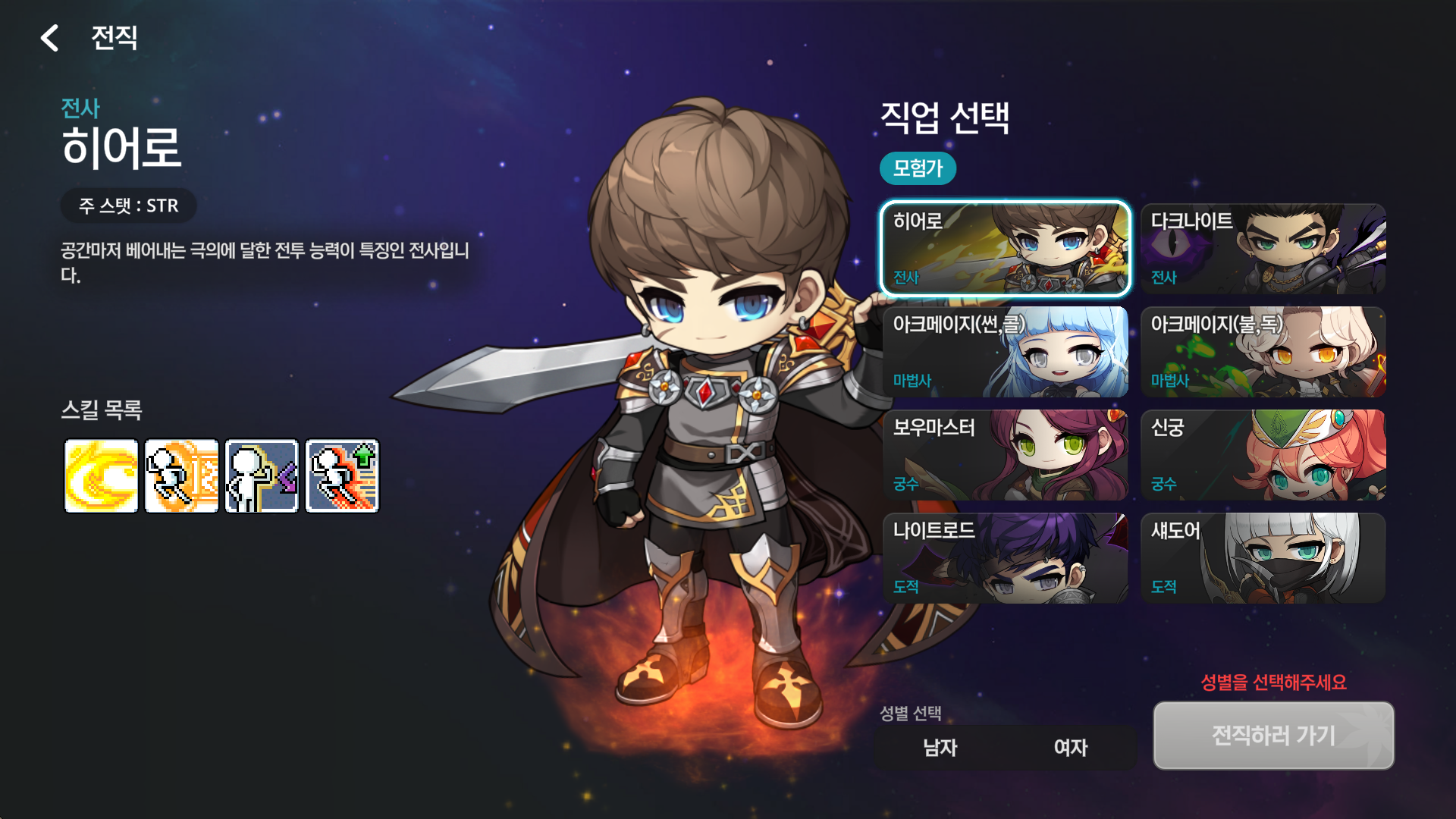
Task: Select the 히어로 job card
Action: (1005, 248)
